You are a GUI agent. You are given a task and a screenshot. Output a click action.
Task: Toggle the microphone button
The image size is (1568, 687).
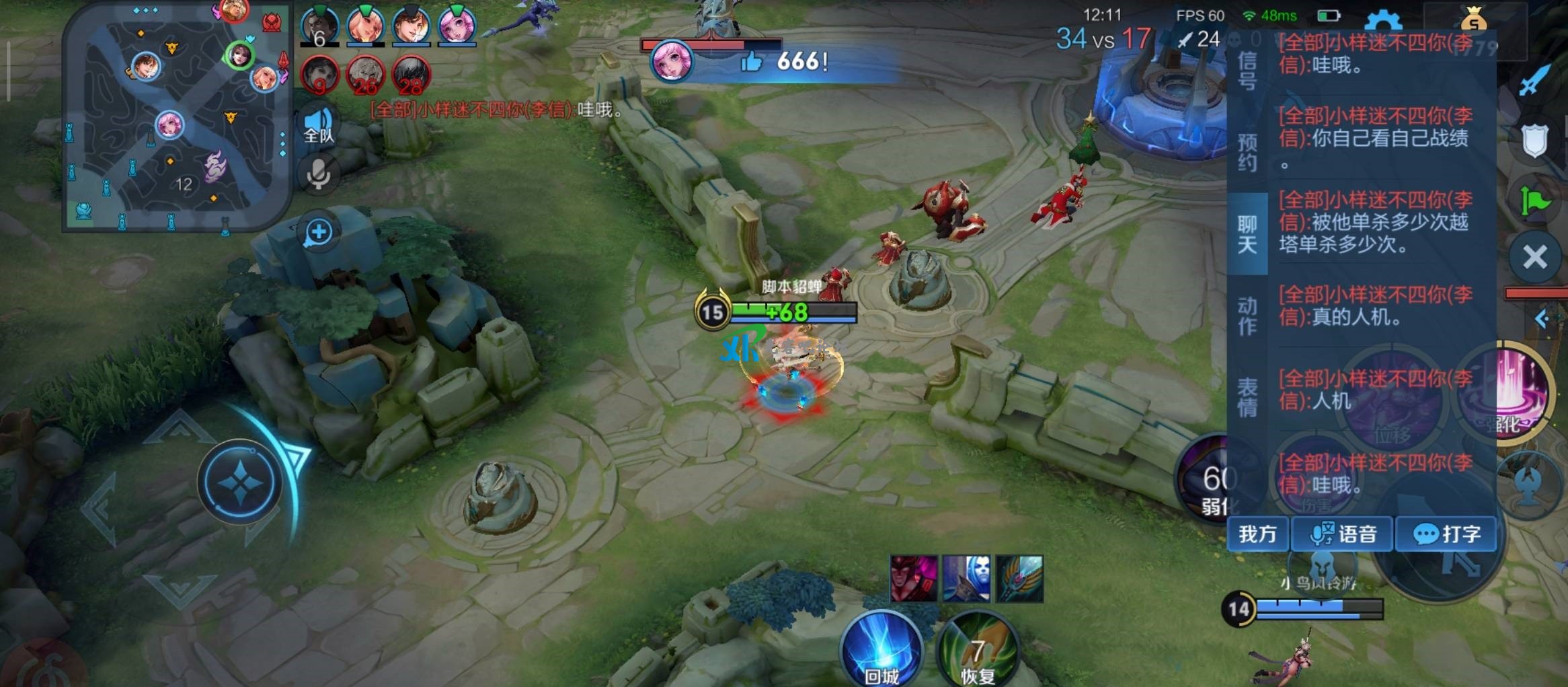[319, 174]
